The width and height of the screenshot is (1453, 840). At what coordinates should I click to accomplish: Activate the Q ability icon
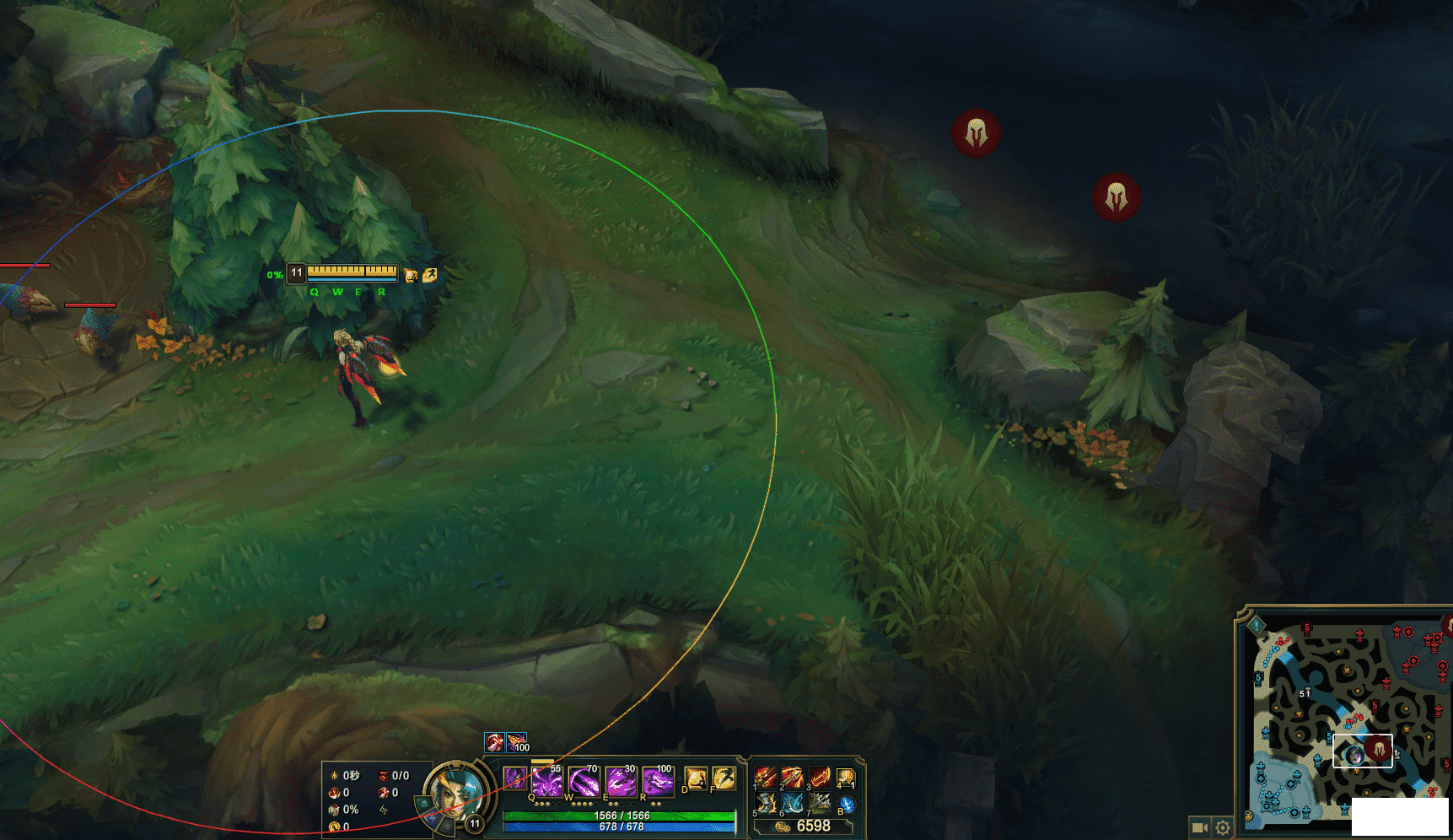(546, 781)
